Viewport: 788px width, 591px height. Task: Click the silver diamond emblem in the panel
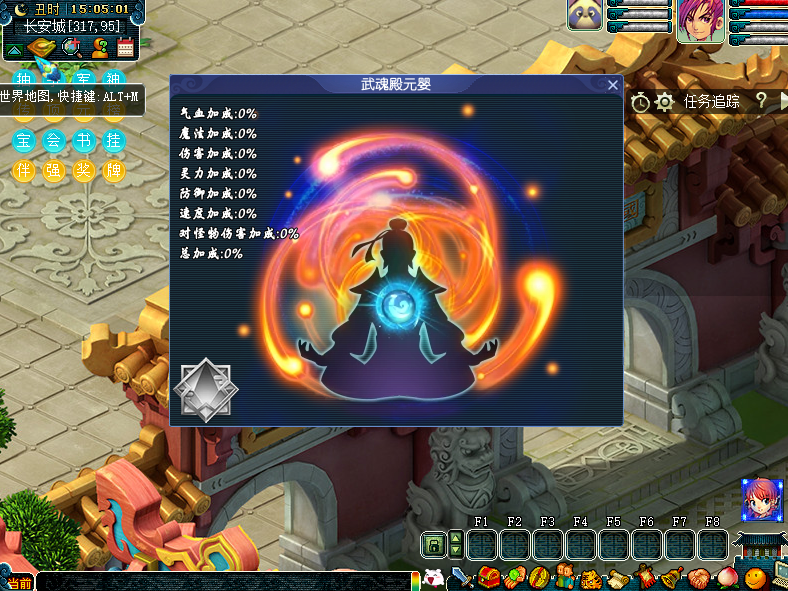(205, 390)
